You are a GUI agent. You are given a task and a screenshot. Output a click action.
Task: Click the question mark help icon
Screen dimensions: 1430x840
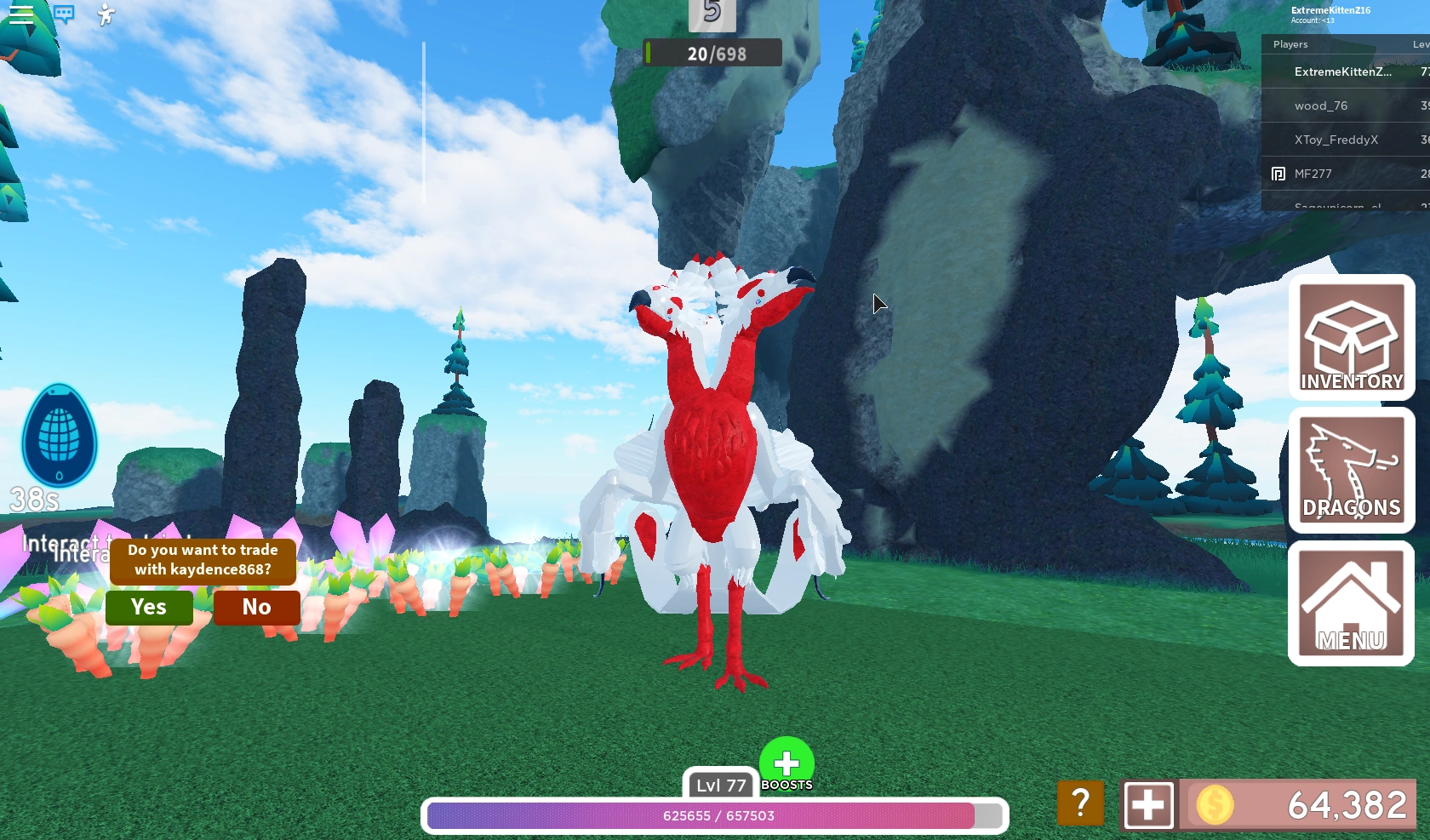(1079, 803)
